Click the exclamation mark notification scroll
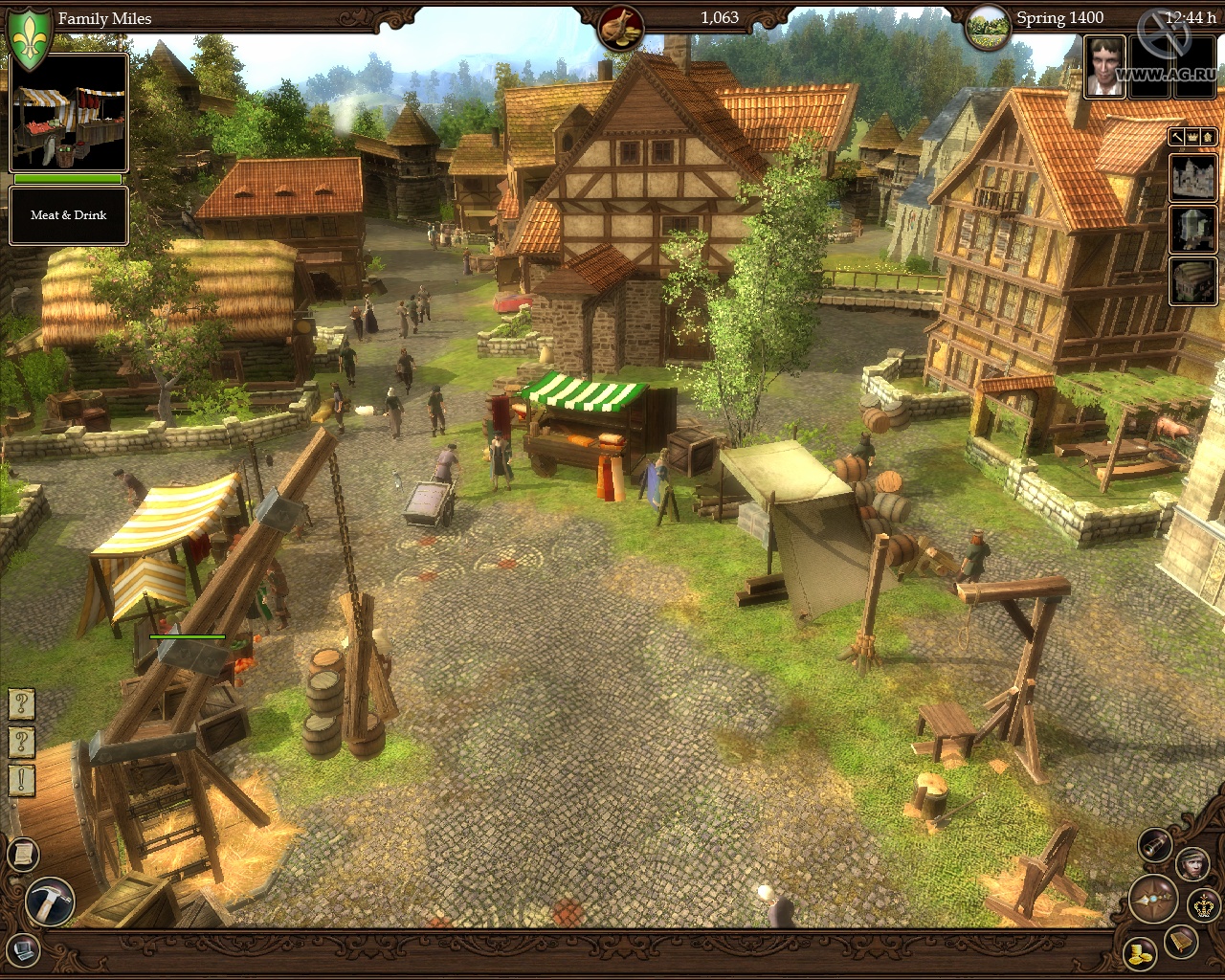 [x=19, y=780]
